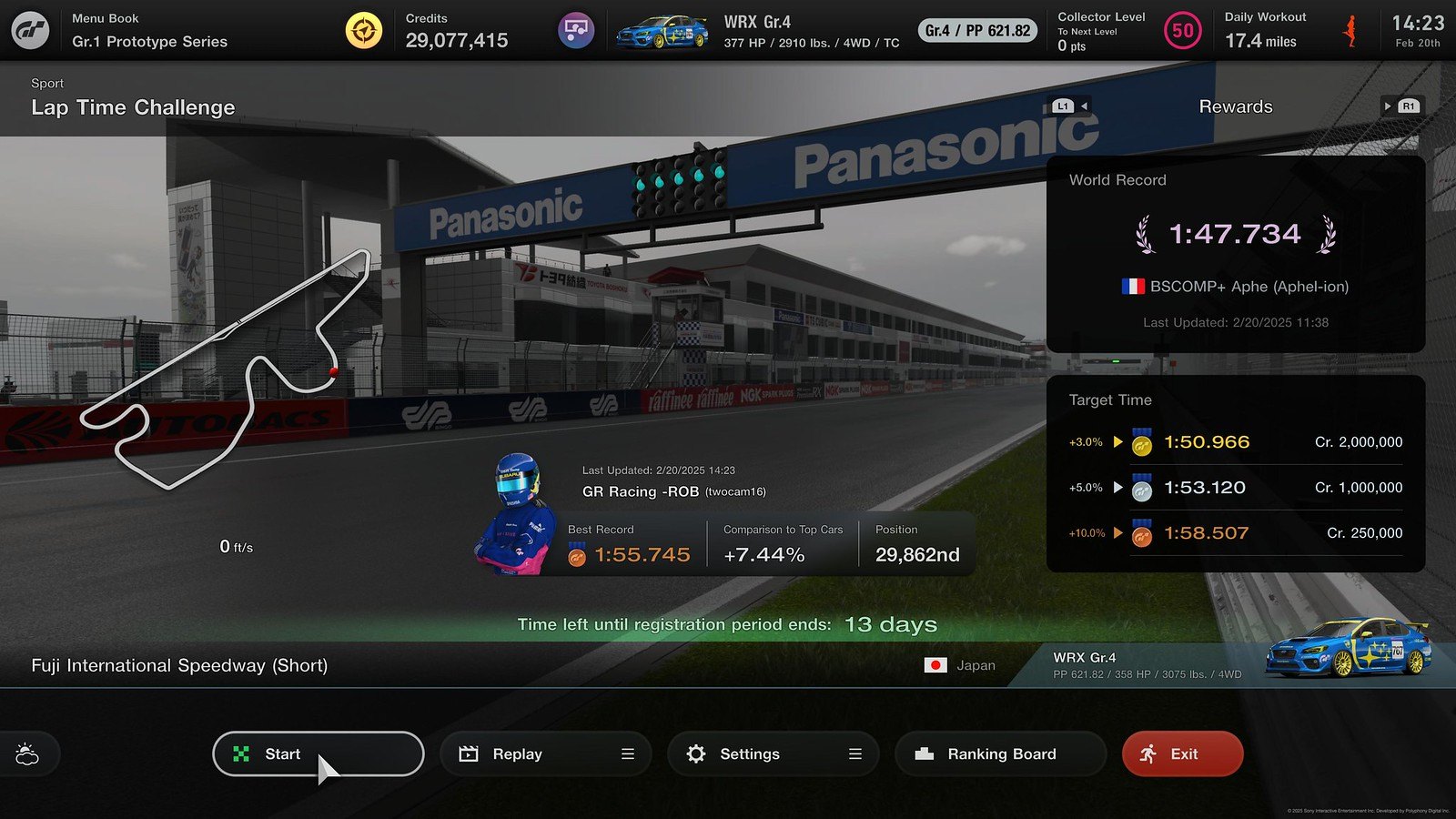
Task: Open the Menu Book Gr.1 Prototype Series
Action: tap(149, 31)
